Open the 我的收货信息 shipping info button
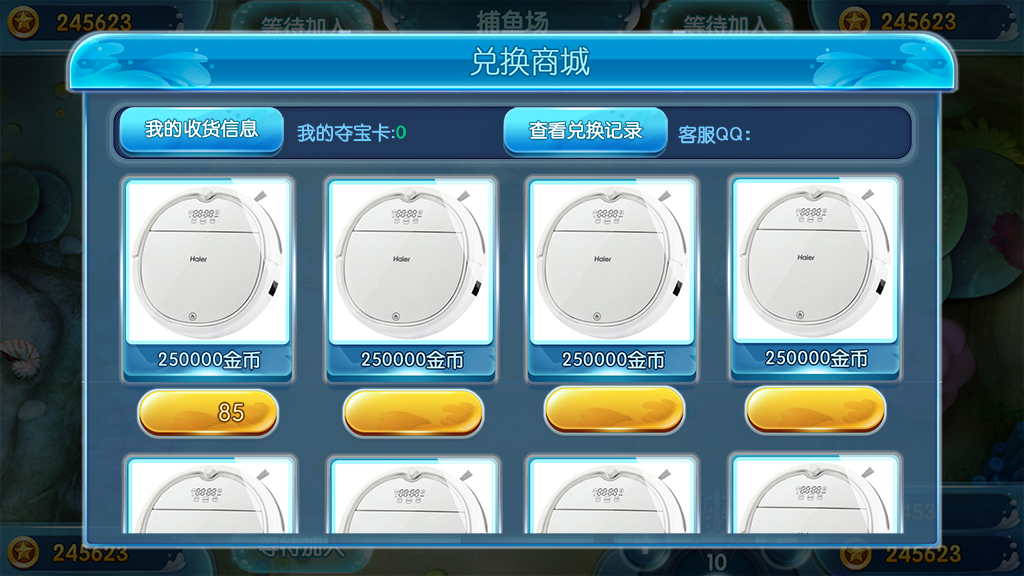Viewport: 1024px width, 576px height. pyautogui.click(x=201, y=130)
